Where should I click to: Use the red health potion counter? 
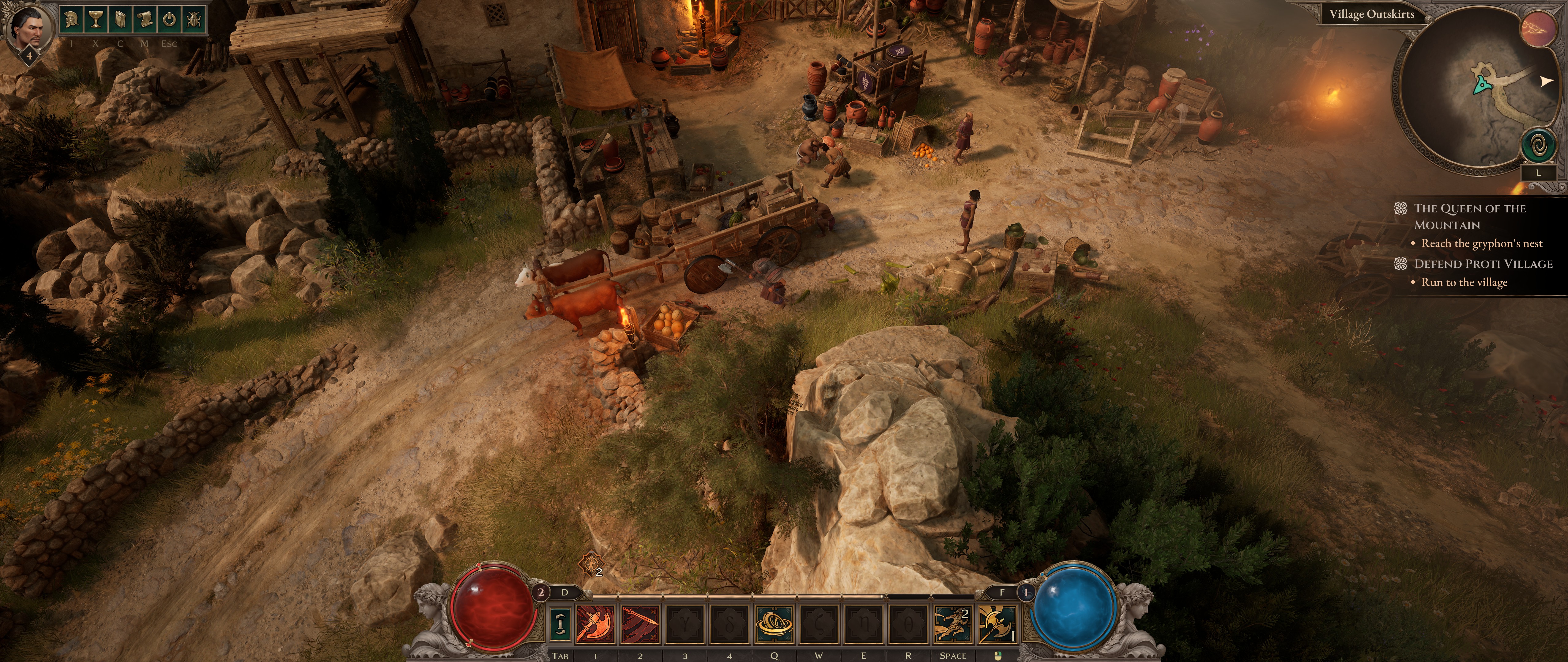541,591
